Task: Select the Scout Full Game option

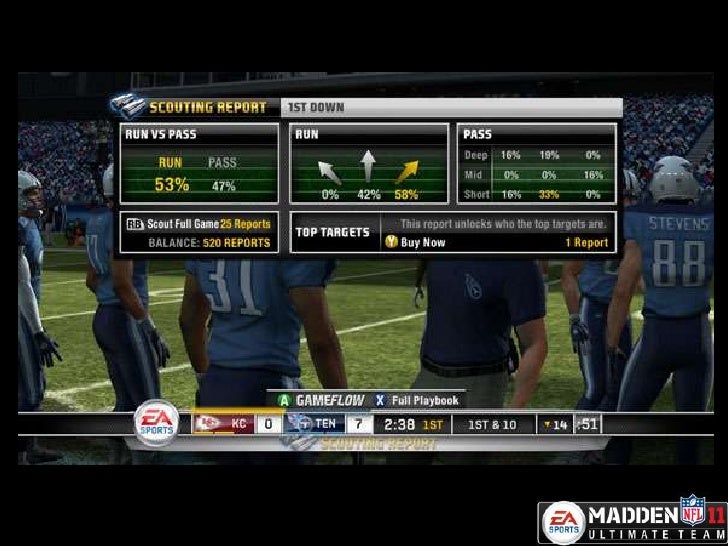Action: click(x=198, y=222)
